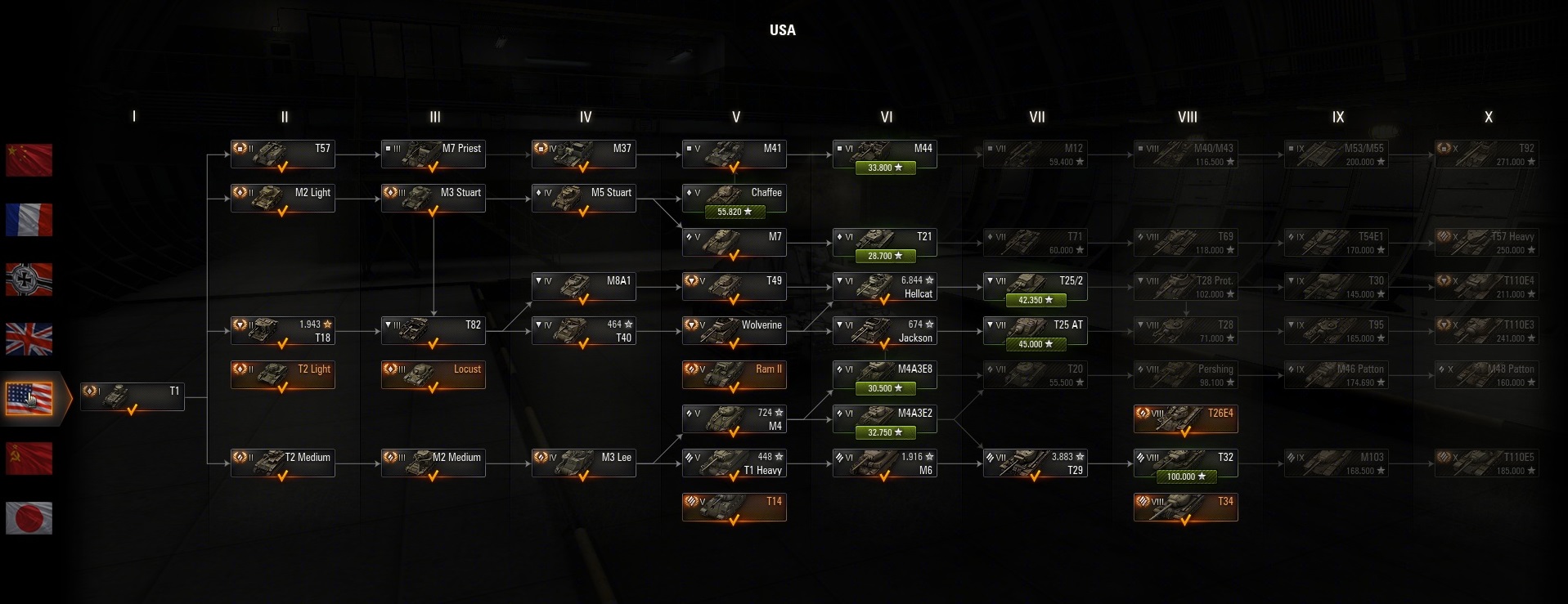Choose the T25 AT tank node
This screenshot has width=1568, height=604.
pos(1036,331)
